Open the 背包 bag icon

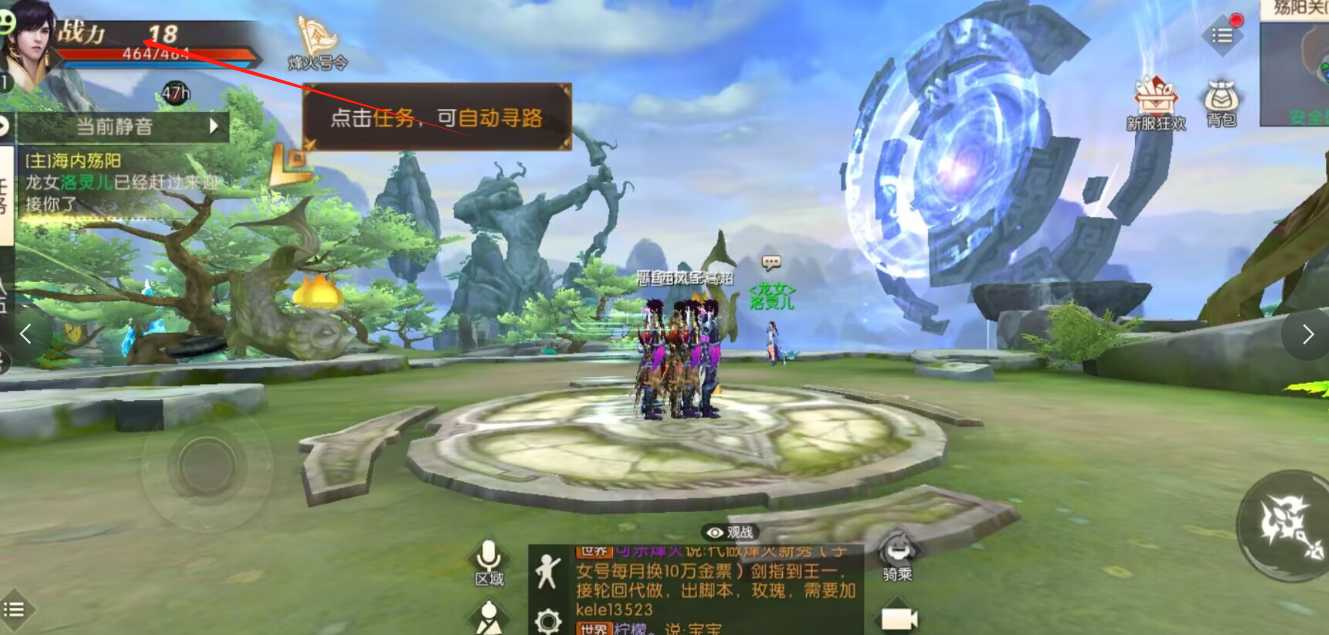pyautogui.click(x=1221, y=104)
